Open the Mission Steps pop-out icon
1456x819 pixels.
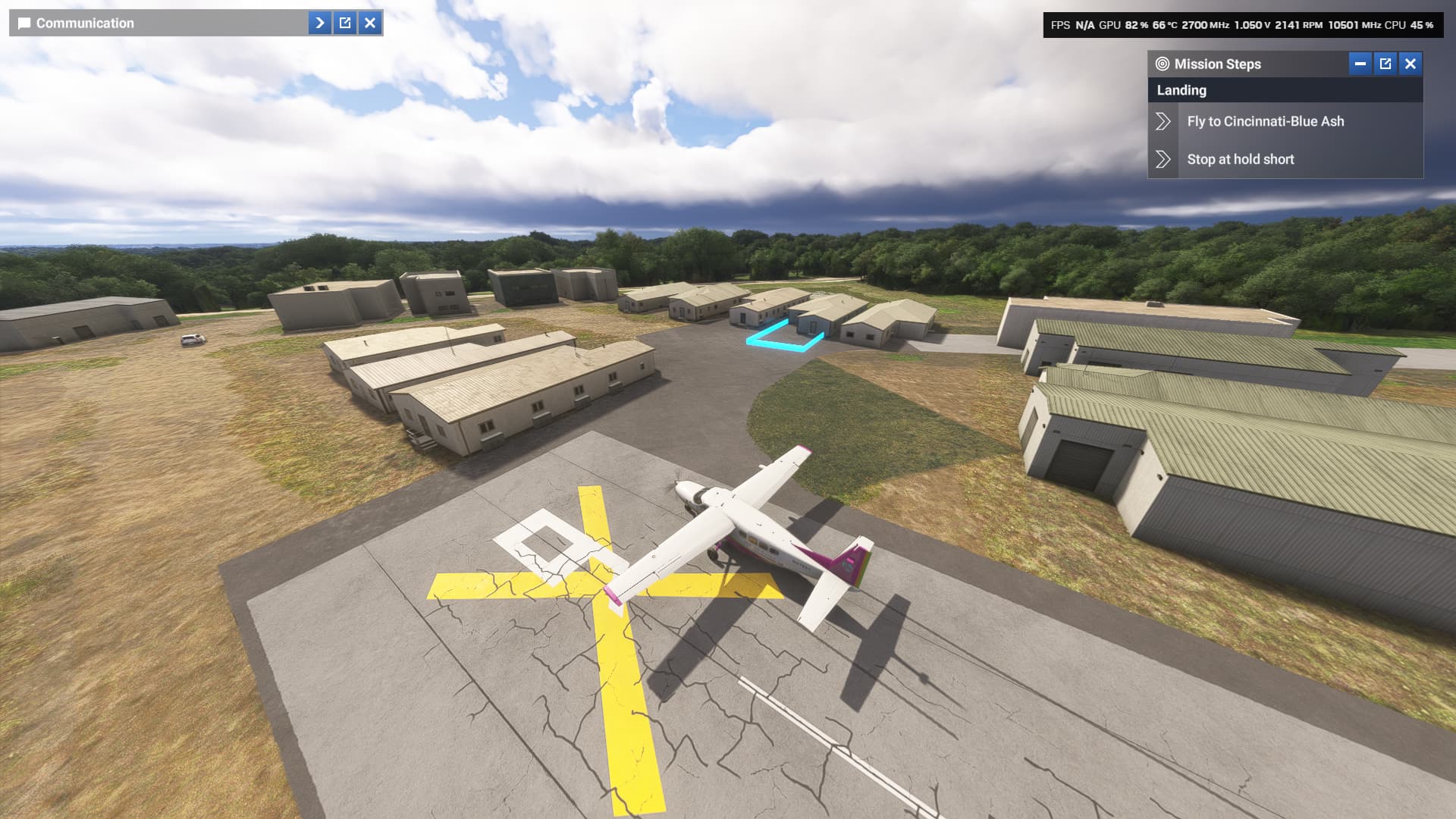1384,64
